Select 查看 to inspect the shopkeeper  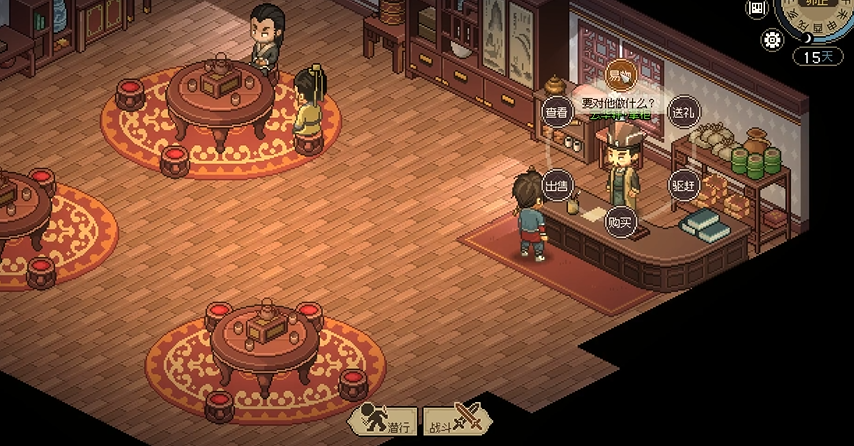tap(556, 113)
